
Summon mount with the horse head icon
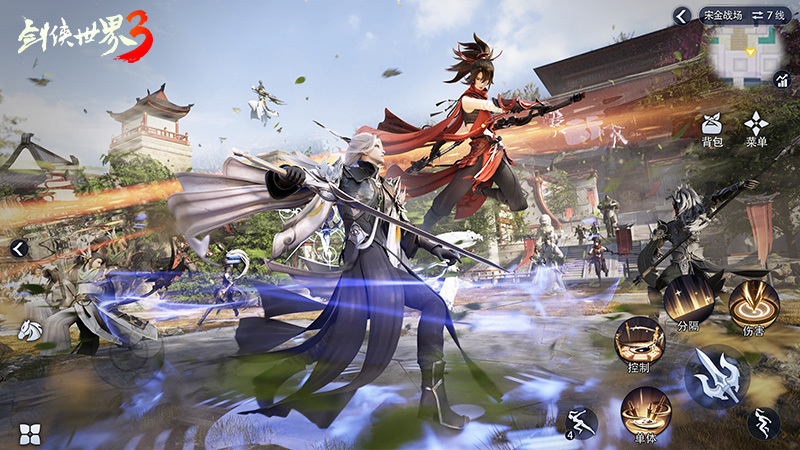30,329
